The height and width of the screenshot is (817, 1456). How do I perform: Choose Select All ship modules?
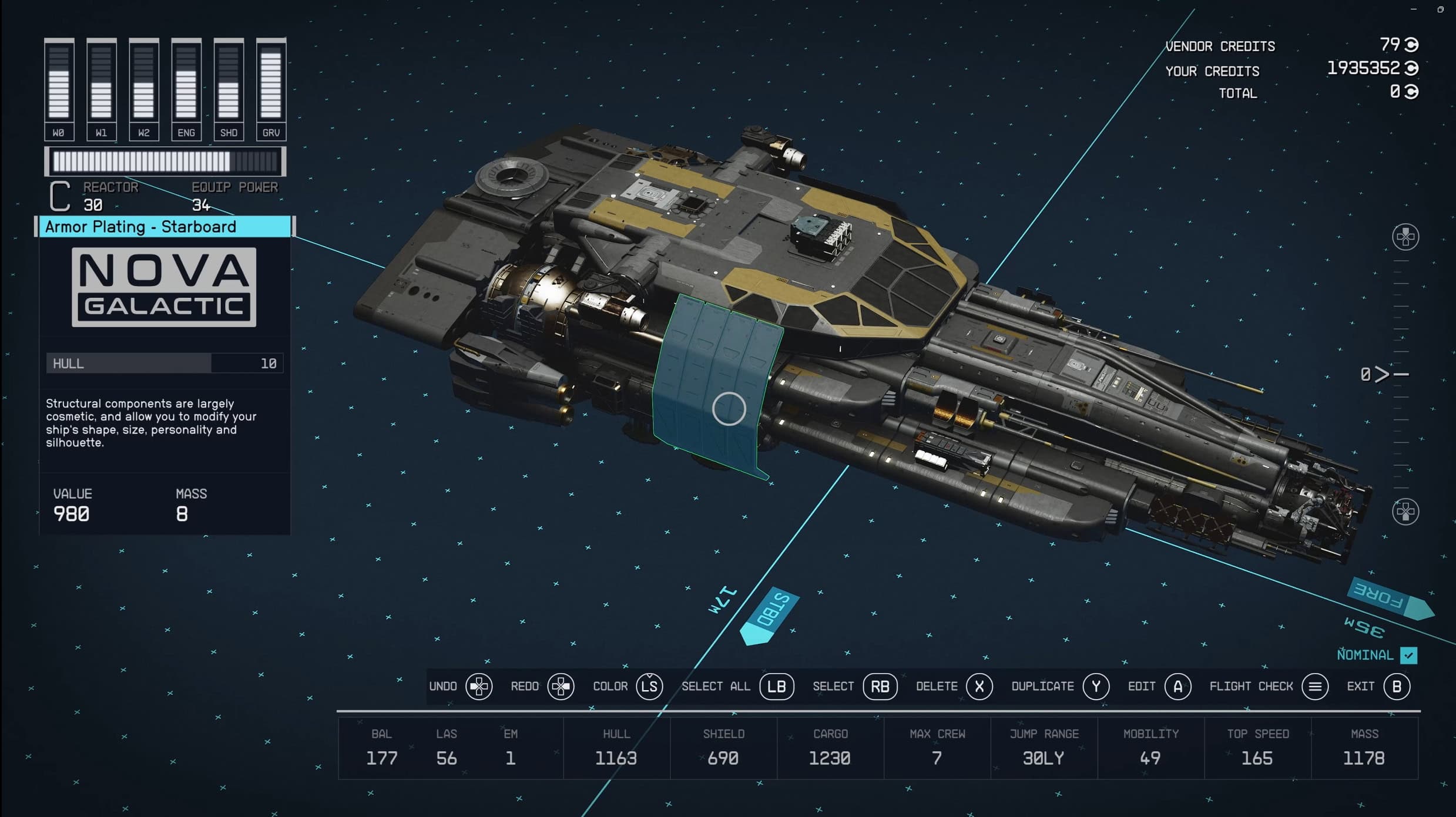(x=776, y=686)
